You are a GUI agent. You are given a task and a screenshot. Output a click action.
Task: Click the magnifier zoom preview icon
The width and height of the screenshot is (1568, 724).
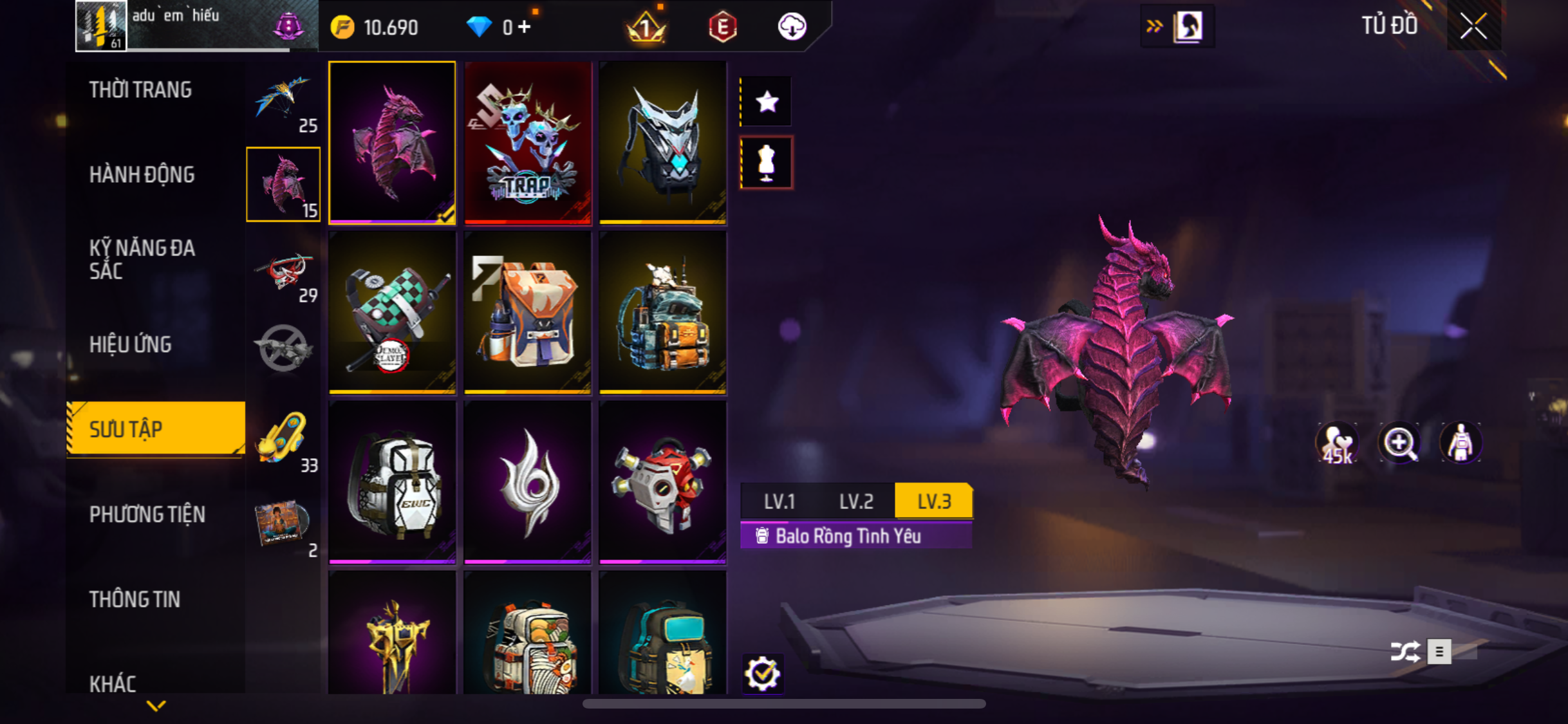coord(1399,443)
